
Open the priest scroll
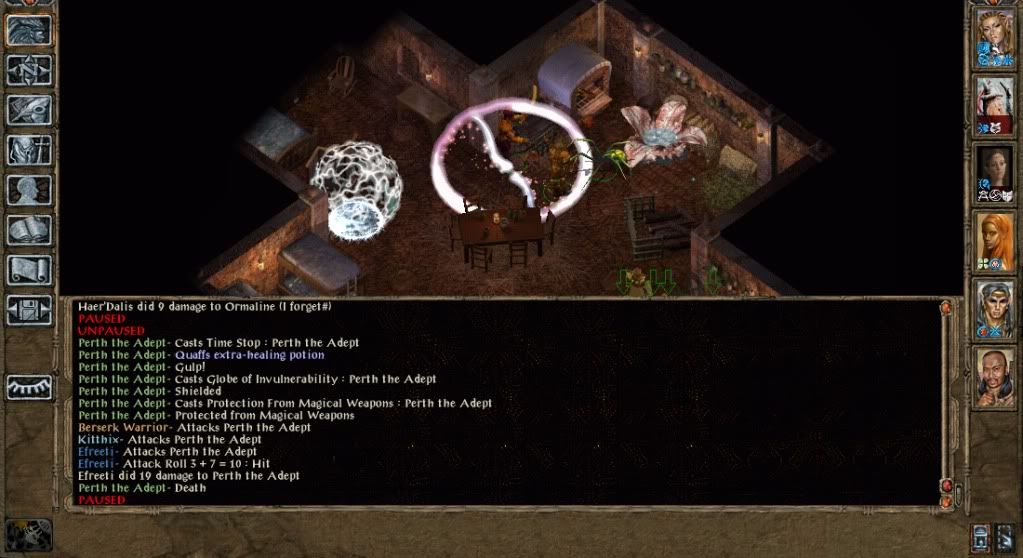click(x=30, y=270)
